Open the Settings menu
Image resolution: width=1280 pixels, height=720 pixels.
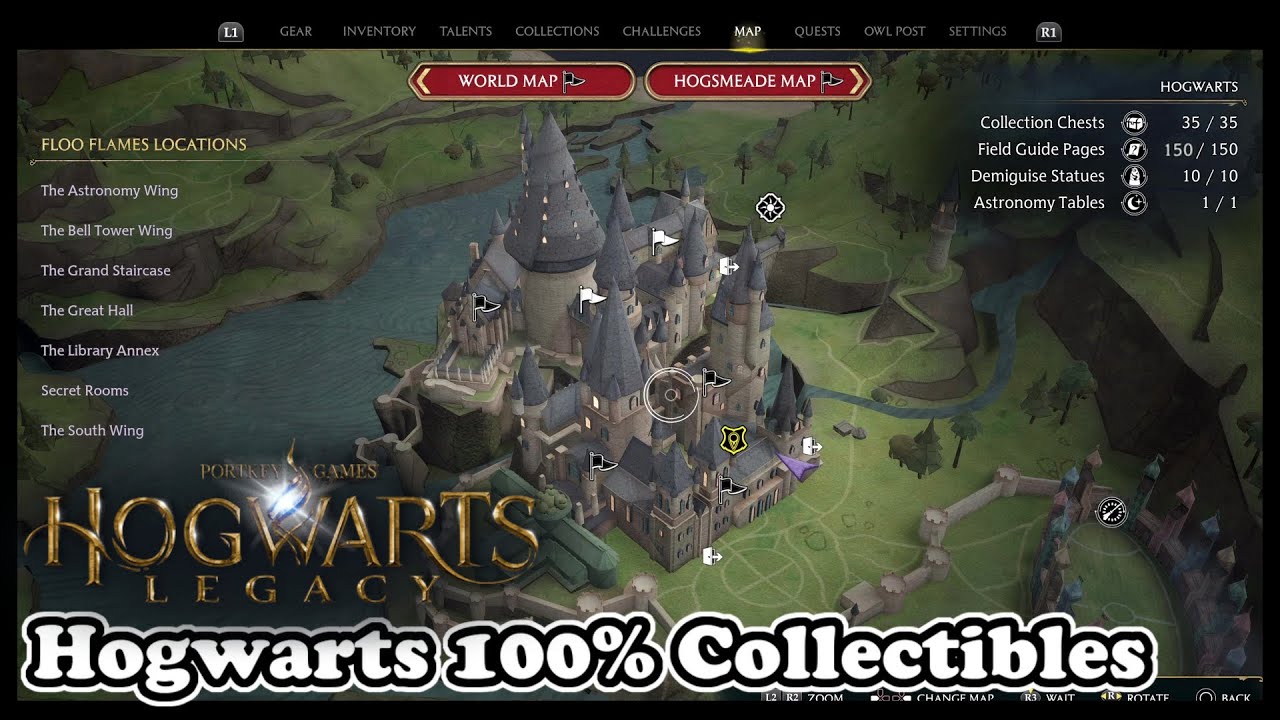coord(976,31)
